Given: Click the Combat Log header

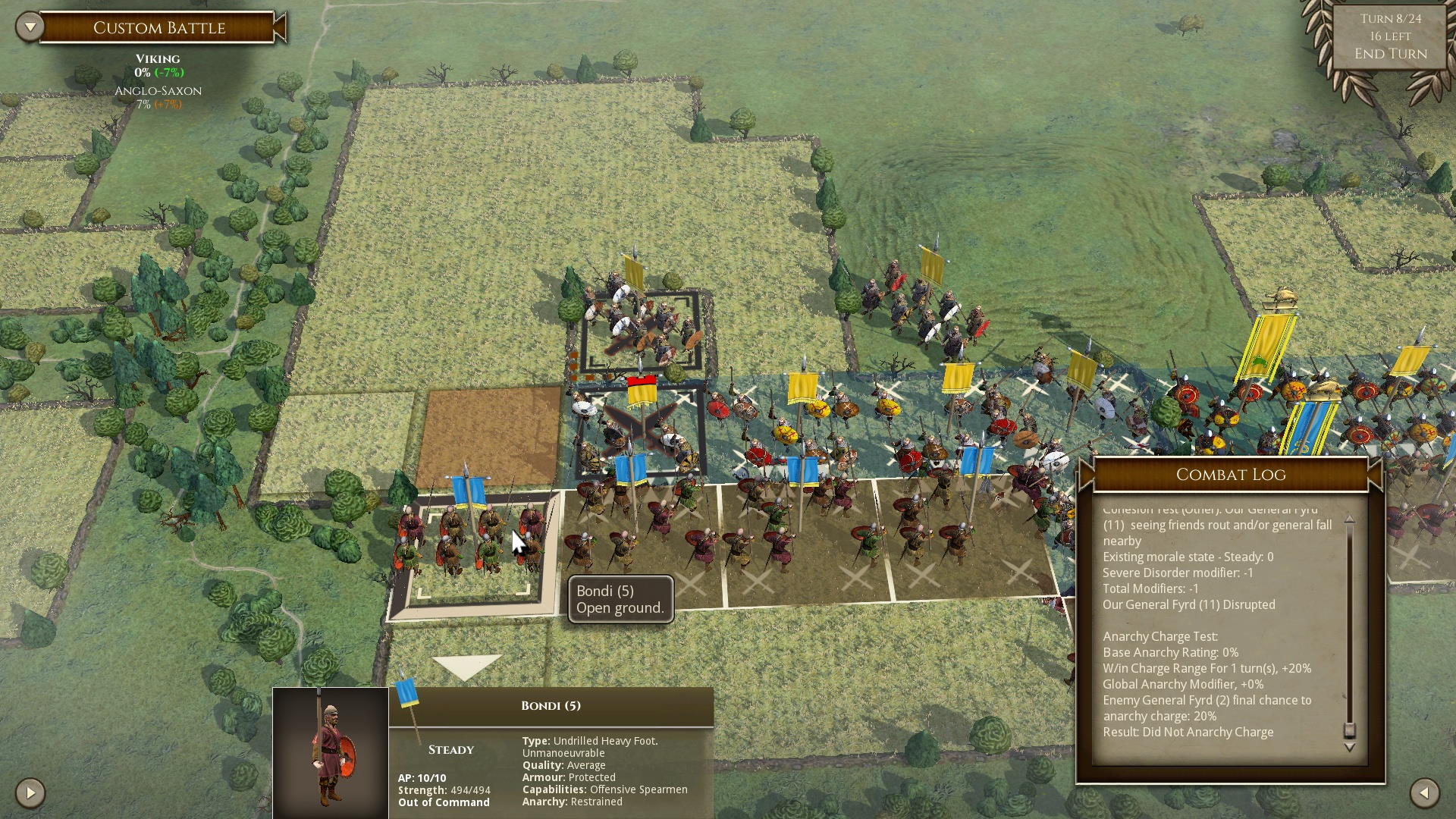Looking at the screenshot, I should click(1230, 475).
